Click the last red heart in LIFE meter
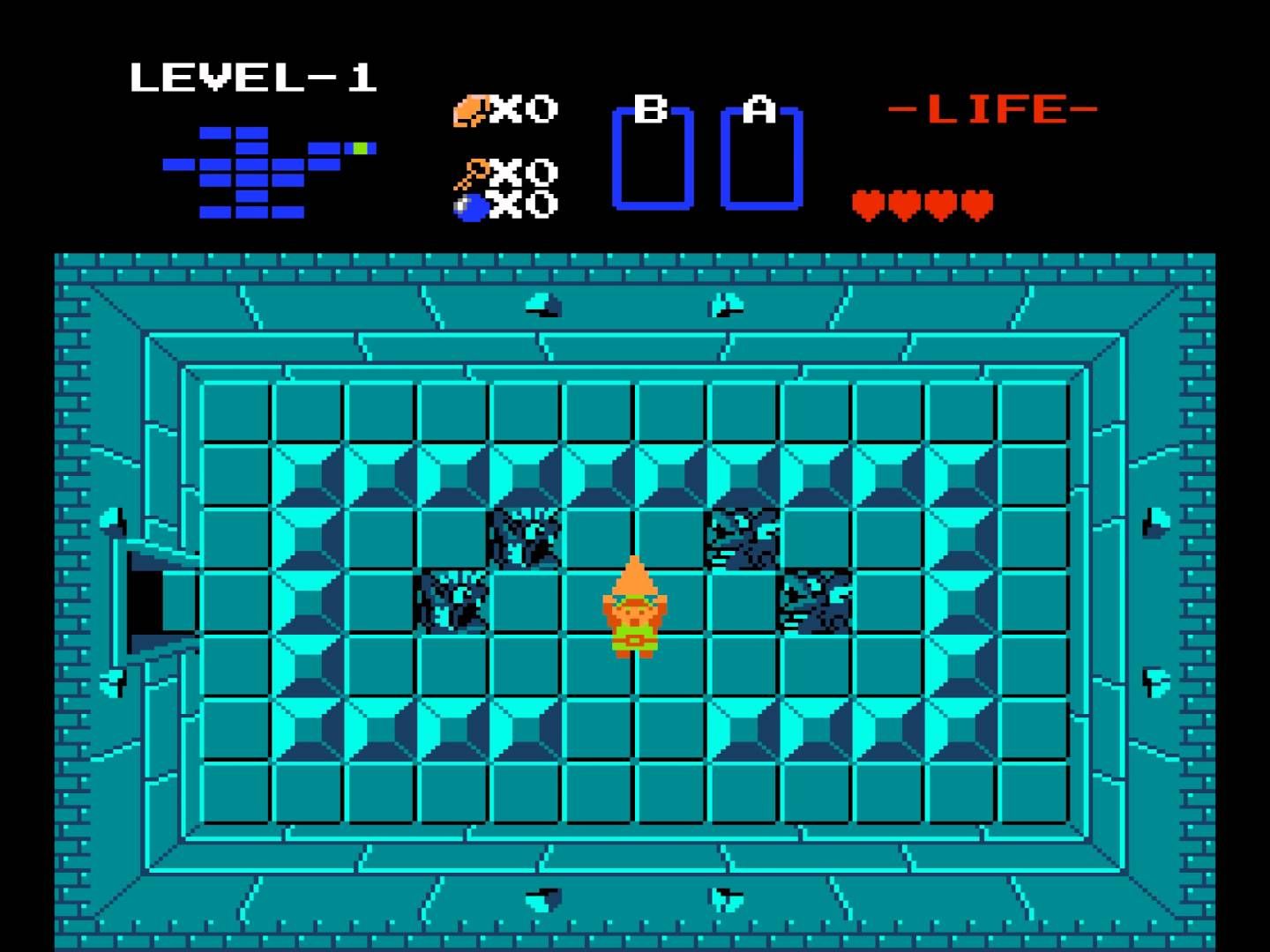The image size is (1270, 952). click(977, 203)
